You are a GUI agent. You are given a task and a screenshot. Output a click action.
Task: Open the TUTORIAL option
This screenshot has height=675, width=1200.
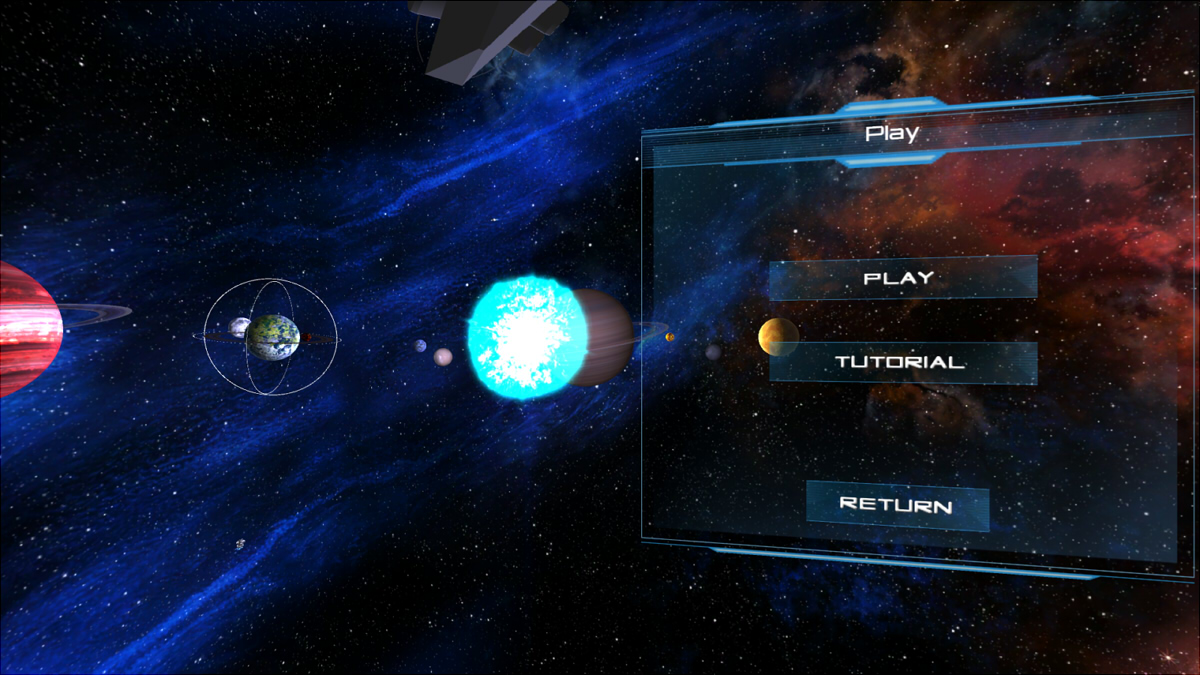[x=902, y=362]
